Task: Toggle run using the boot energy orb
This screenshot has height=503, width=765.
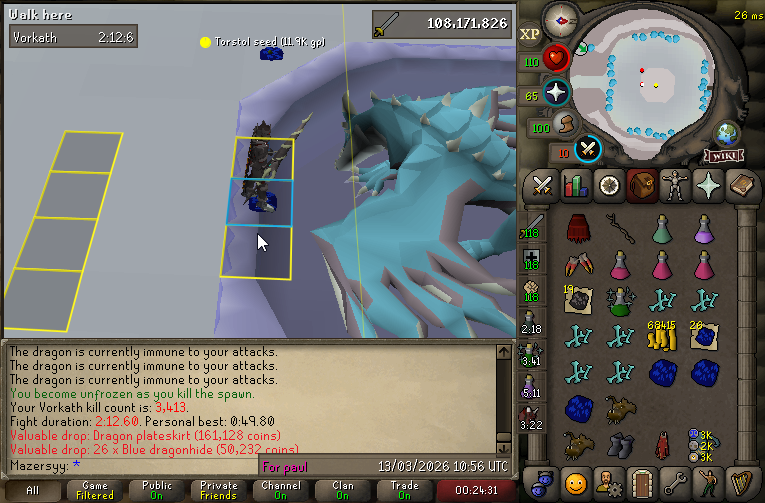Action: (566, 126)
